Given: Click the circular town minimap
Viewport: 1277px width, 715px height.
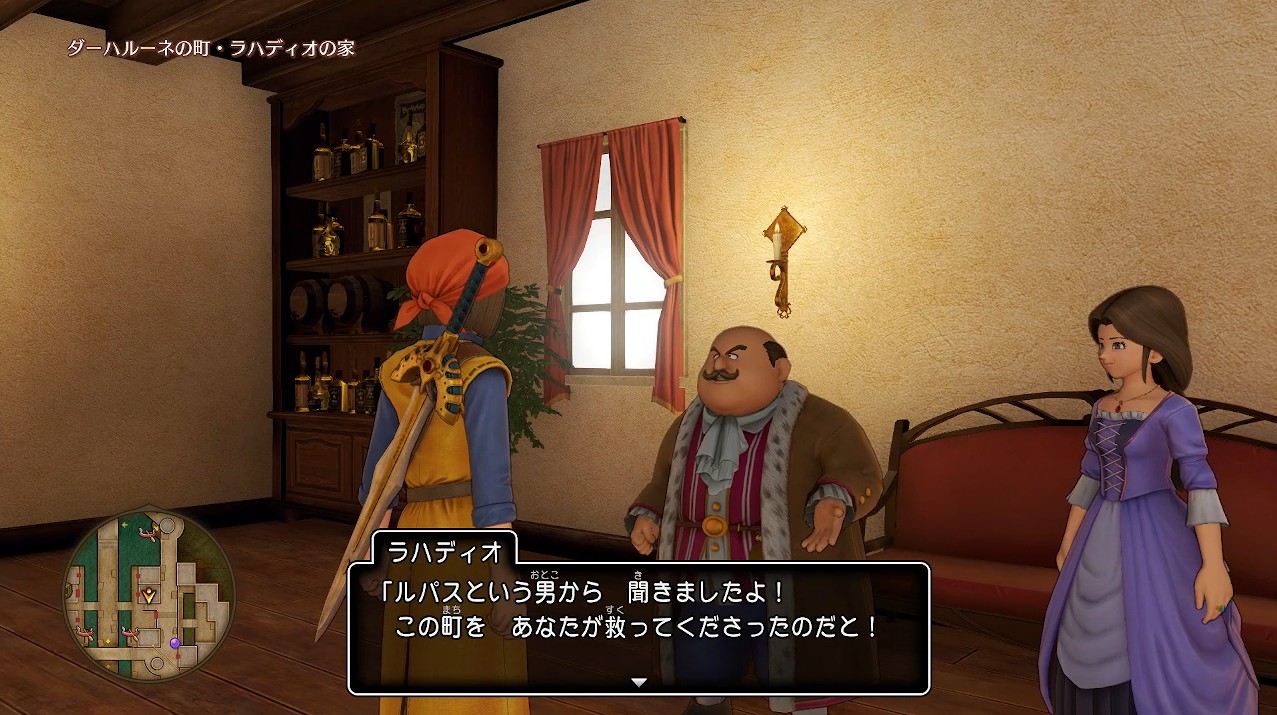Looking at the screenshot, I should point(148,596).
